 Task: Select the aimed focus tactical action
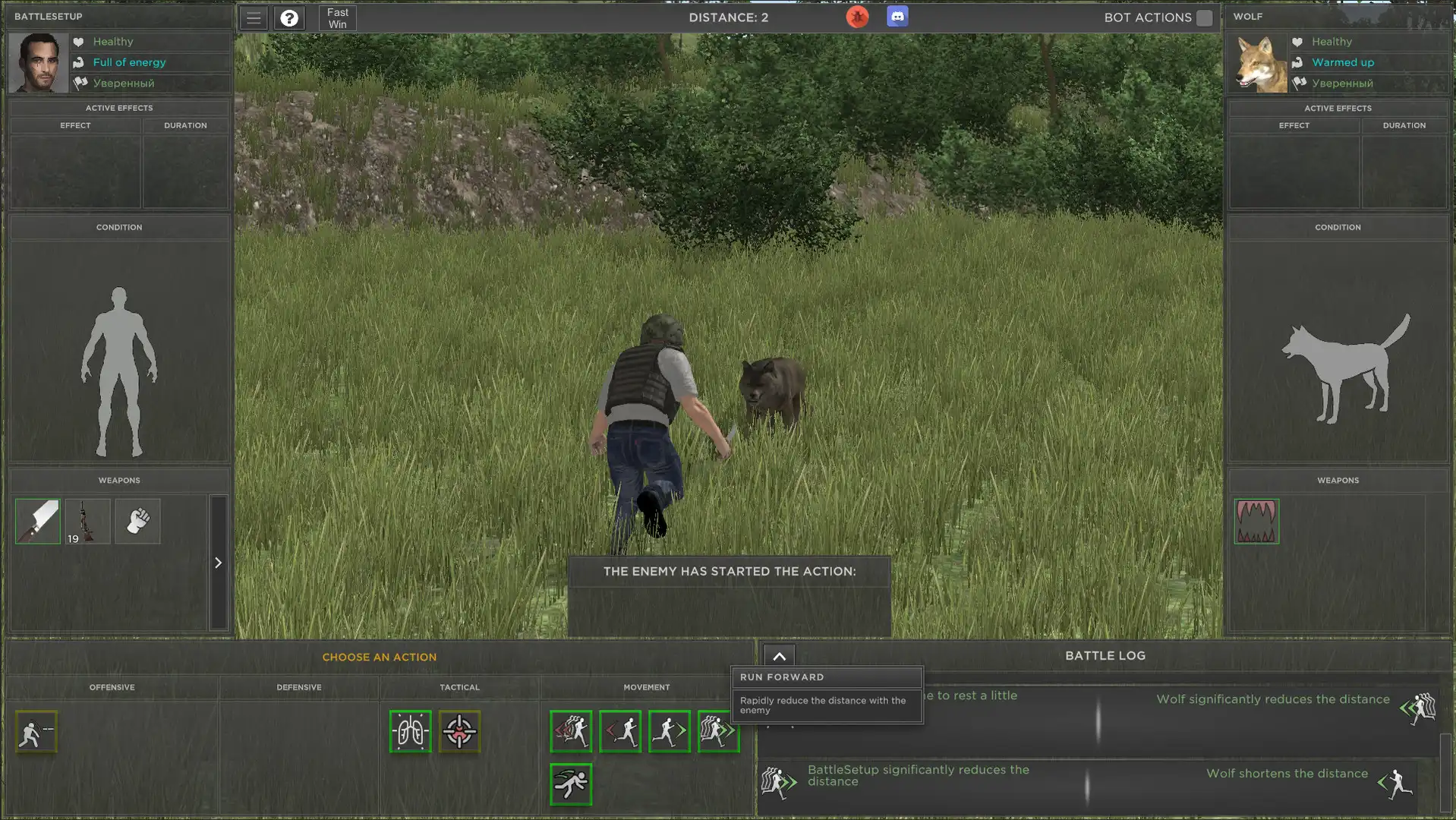(459, 731)
